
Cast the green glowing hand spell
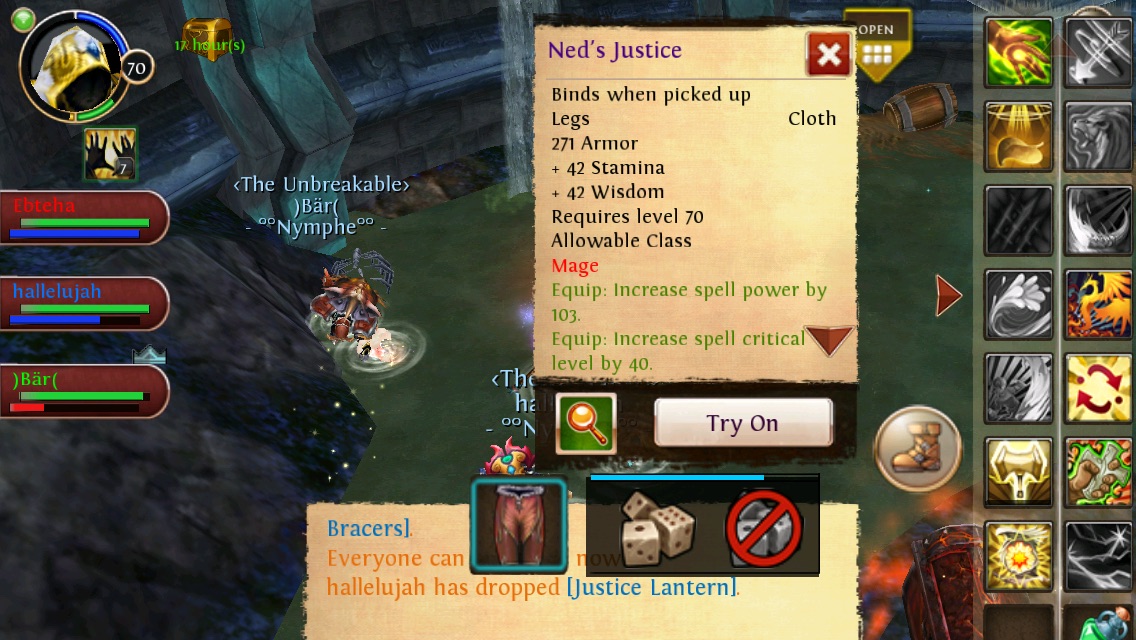1019,53
